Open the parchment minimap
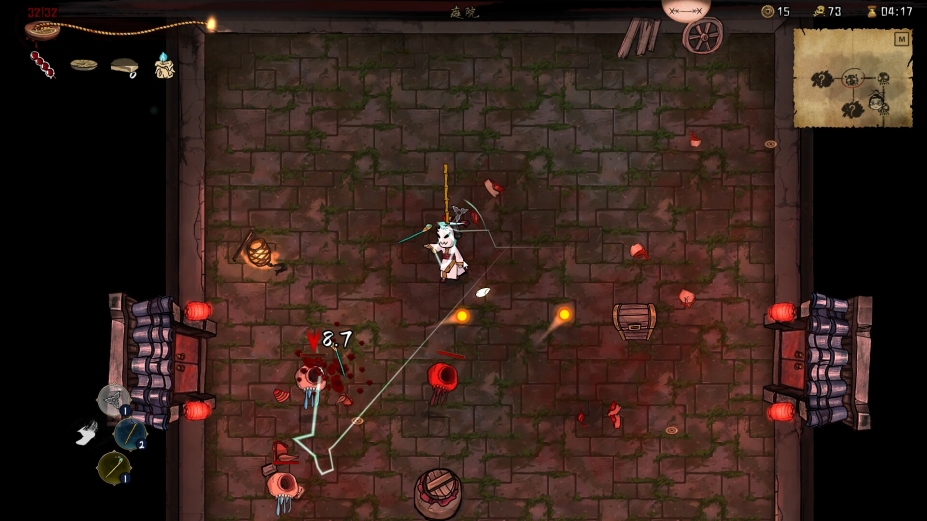This screenshot has width=927, height=521. 852,78
